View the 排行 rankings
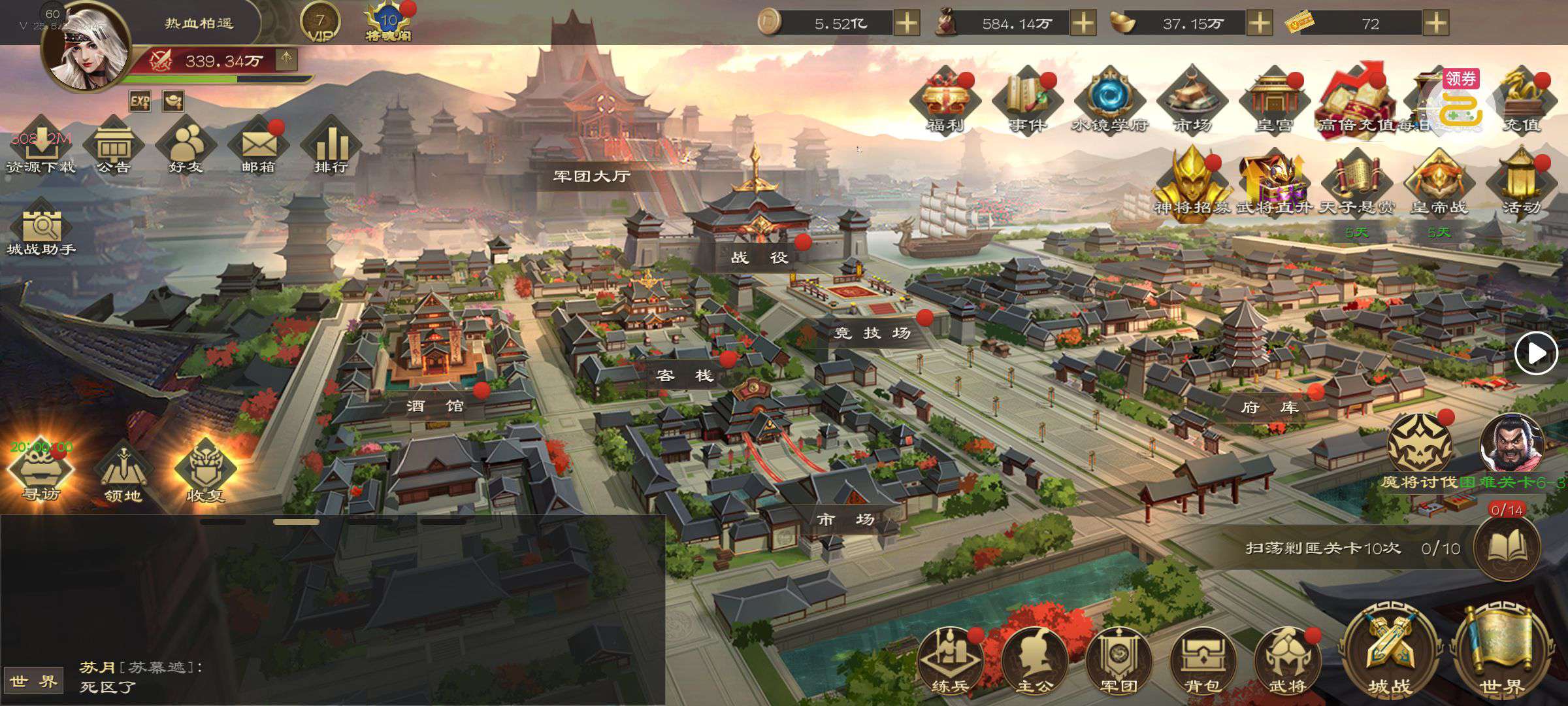The width and height of the screenshot is (1568, 706). 331,146
